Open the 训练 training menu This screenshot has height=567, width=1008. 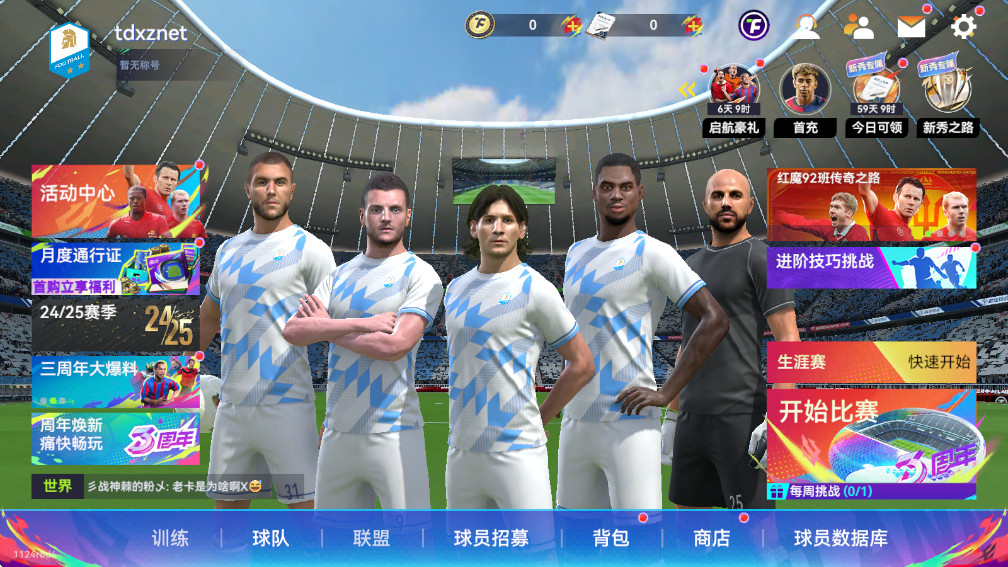(170, 538)
